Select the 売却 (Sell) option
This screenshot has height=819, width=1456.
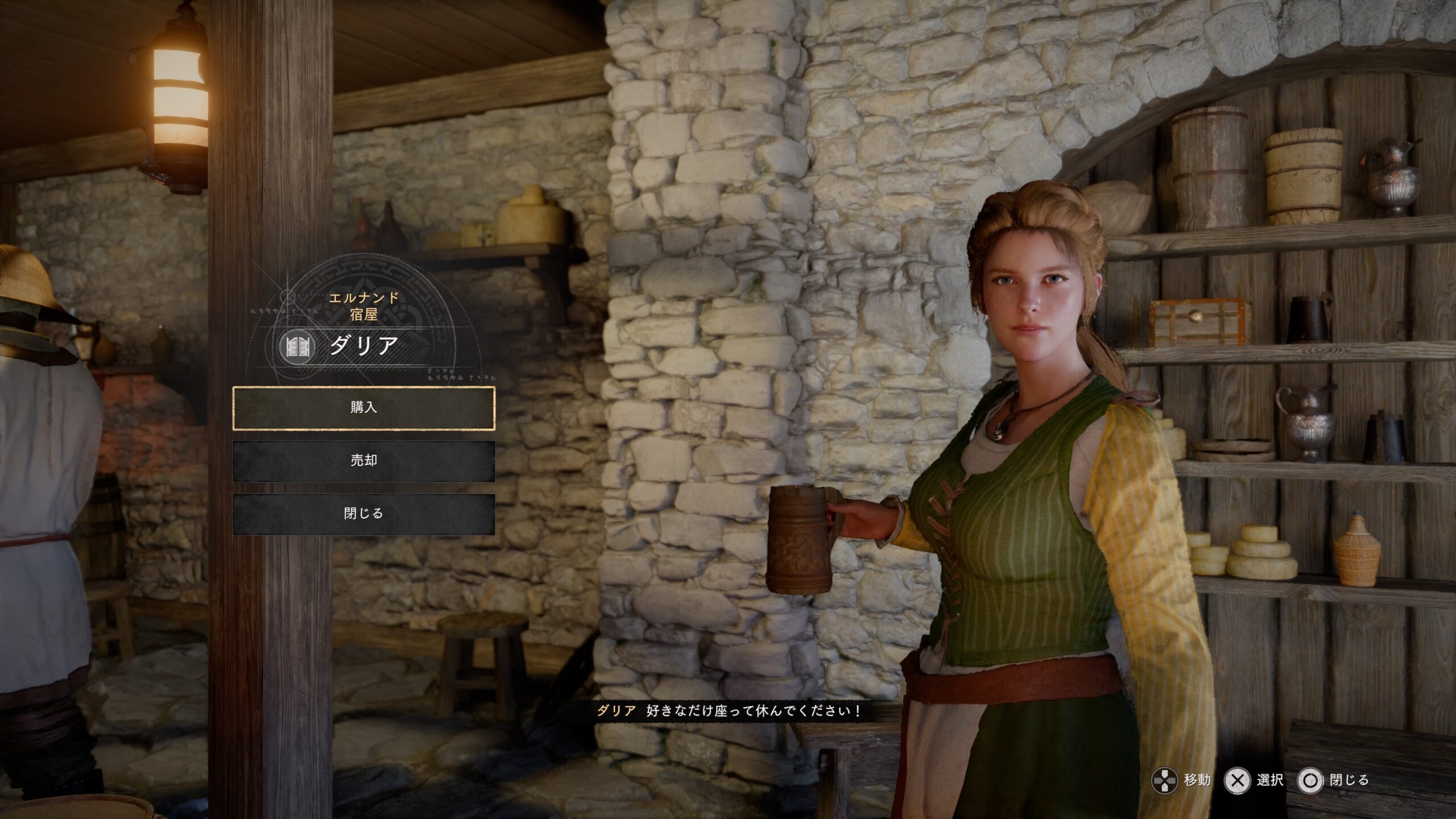[x=363, y=461]
